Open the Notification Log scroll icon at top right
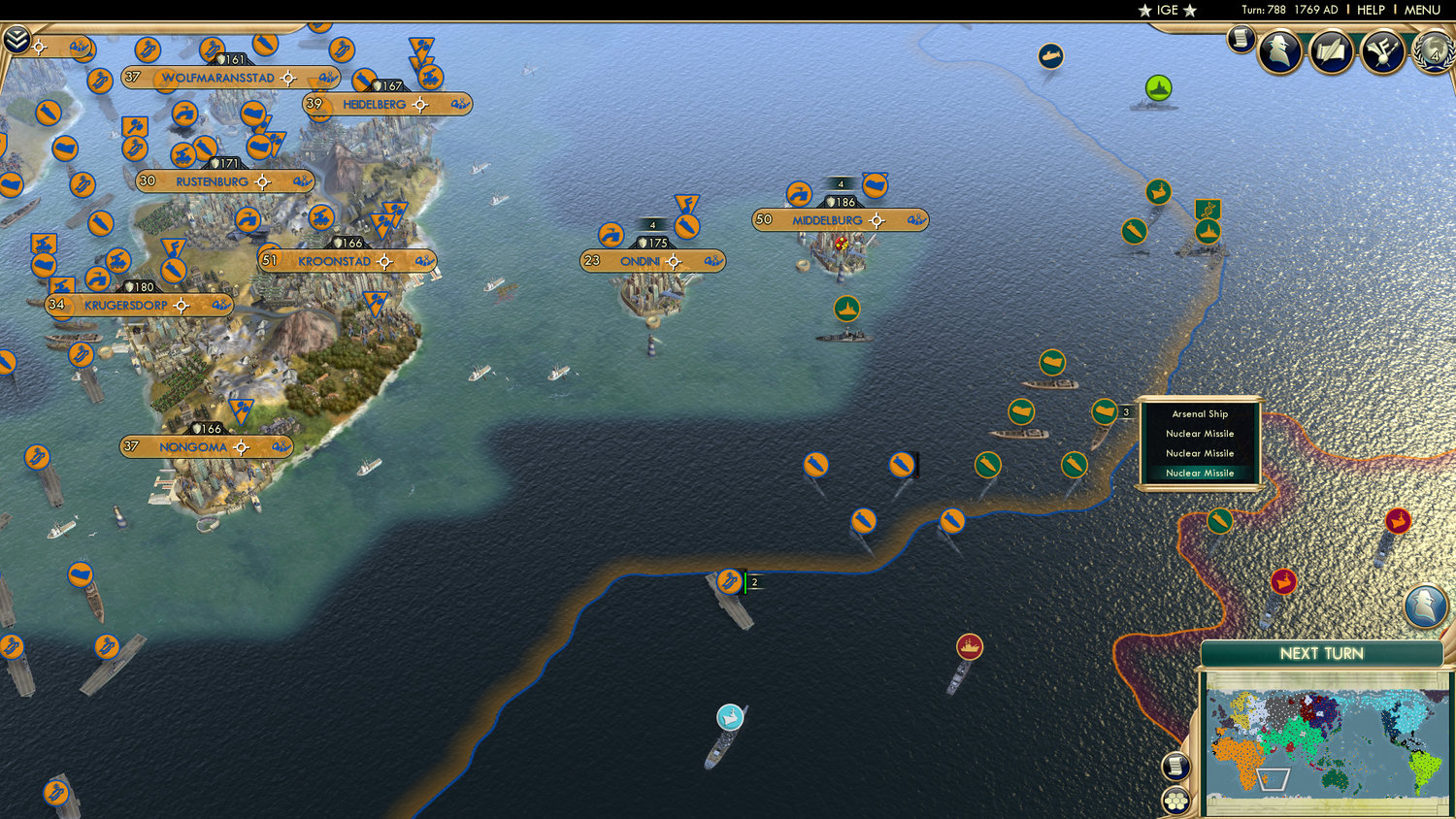The image size is (1456, 819). pyautogui.click(x=1239, y=43)
